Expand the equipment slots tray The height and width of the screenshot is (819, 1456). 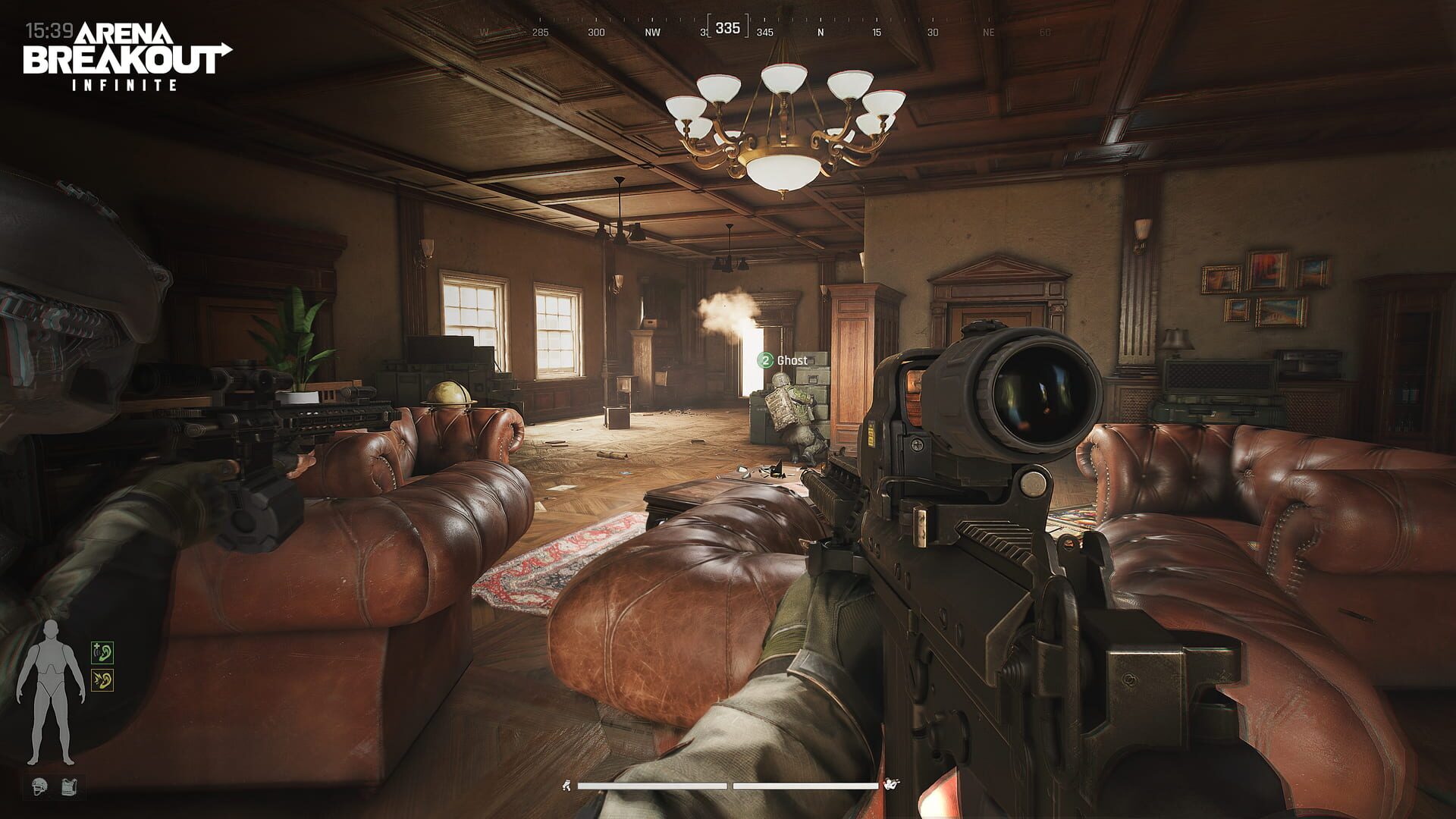tap(53, 786)
